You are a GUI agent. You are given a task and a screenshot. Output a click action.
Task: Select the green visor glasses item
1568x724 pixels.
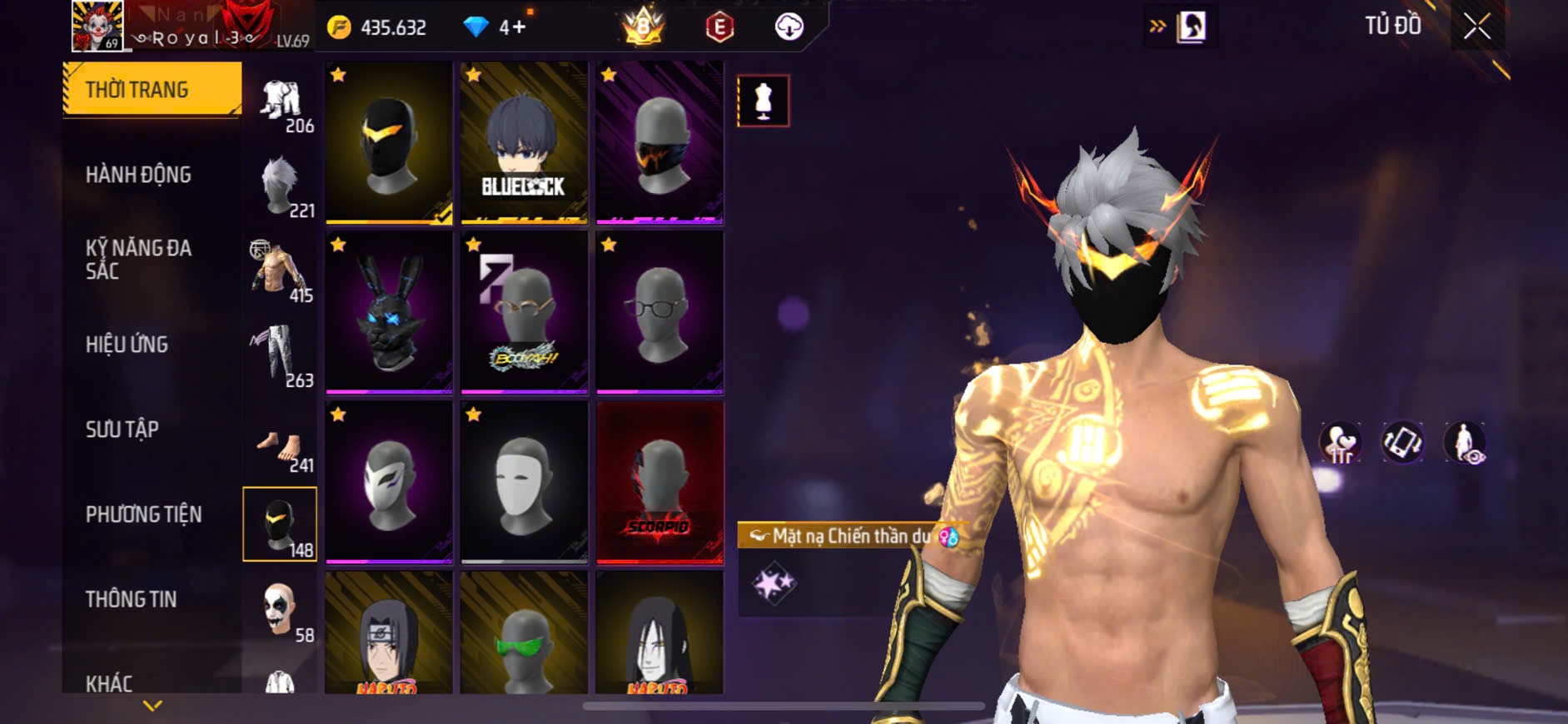(524, 634)
